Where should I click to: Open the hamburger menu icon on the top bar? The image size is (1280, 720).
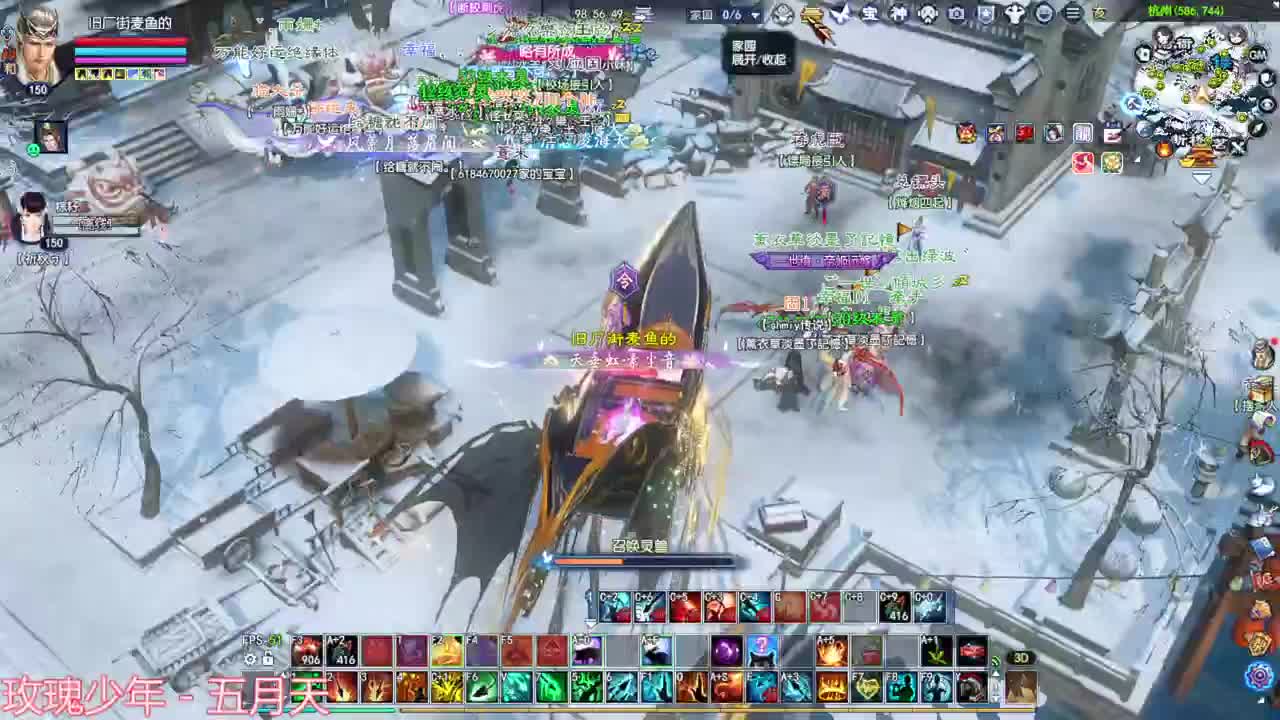click(1072, 13)
